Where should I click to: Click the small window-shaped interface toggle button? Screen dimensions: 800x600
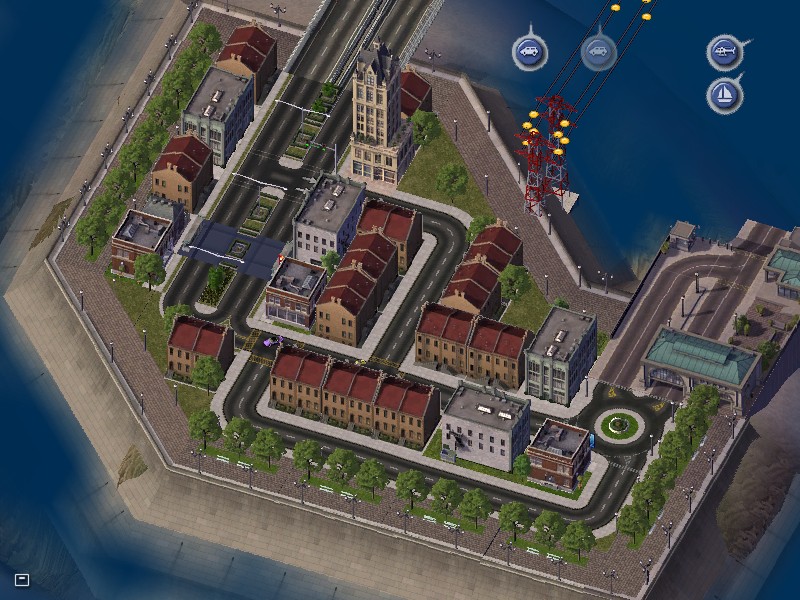coord(22,579)
